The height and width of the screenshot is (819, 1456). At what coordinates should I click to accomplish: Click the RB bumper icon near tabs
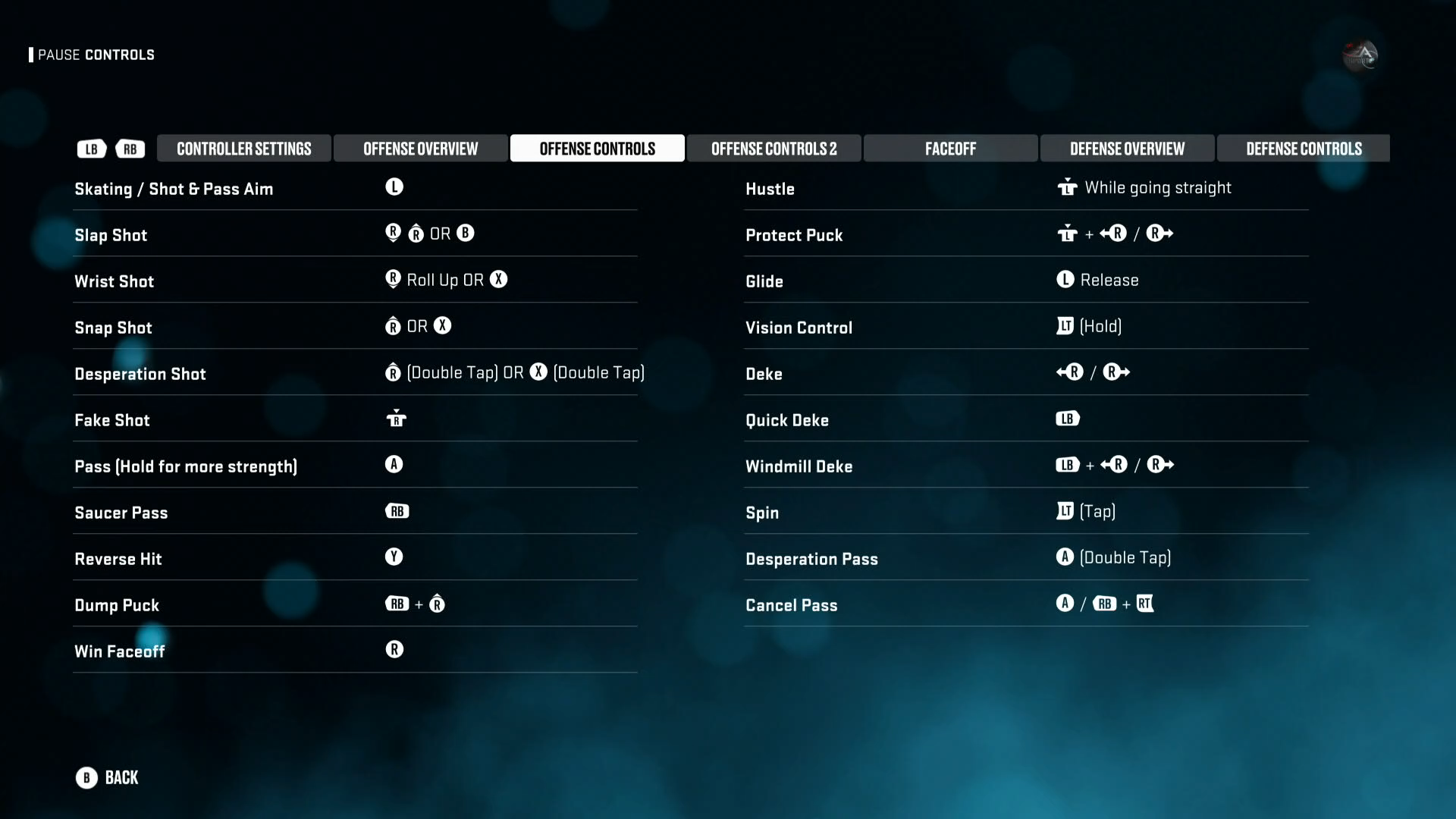pos(130,149)
